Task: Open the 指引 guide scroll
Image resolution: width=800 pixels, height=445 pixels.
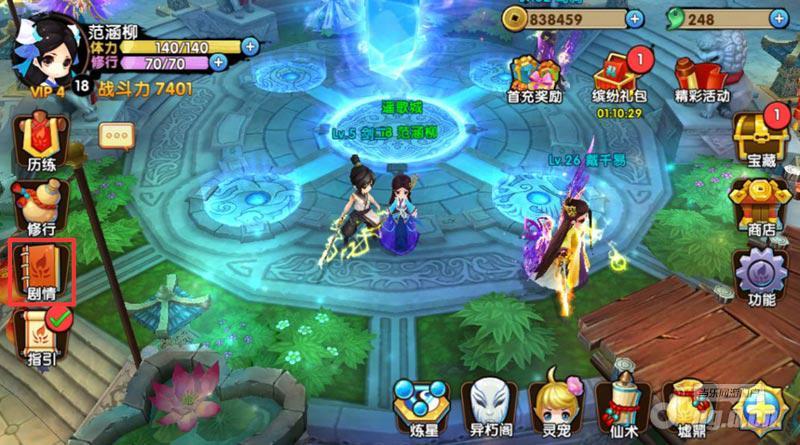Action: tap(41, 336)
